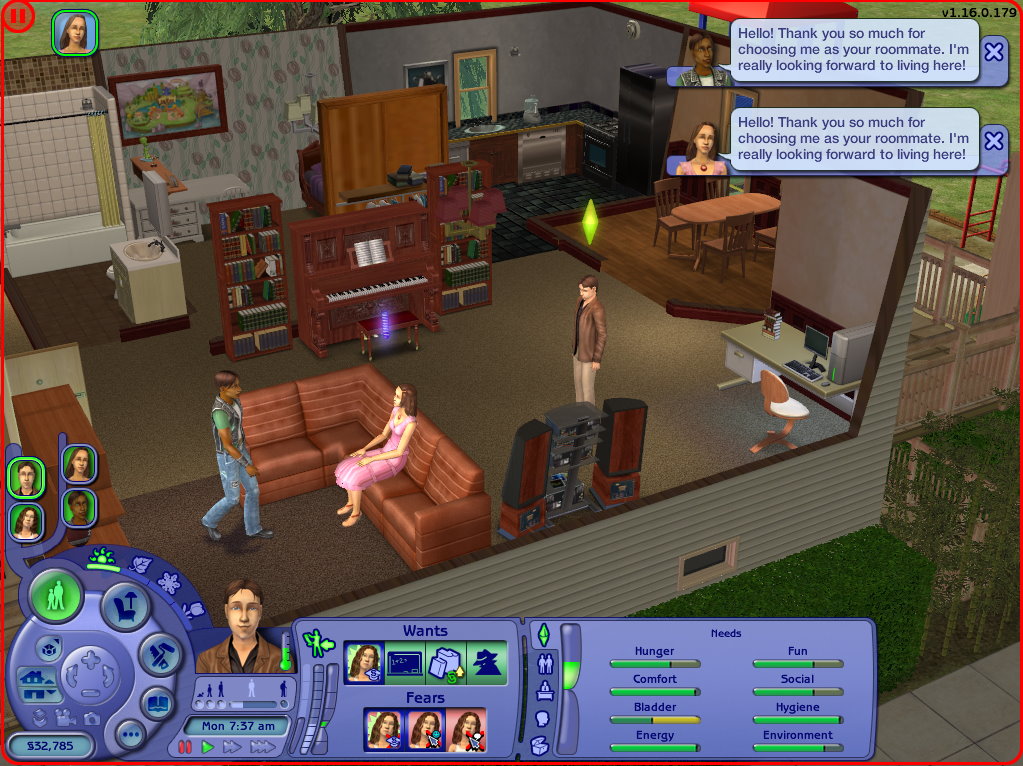The image size is (1023, 766).
Task: Close the top roommate greeting notification
Action: pos(993,51)
